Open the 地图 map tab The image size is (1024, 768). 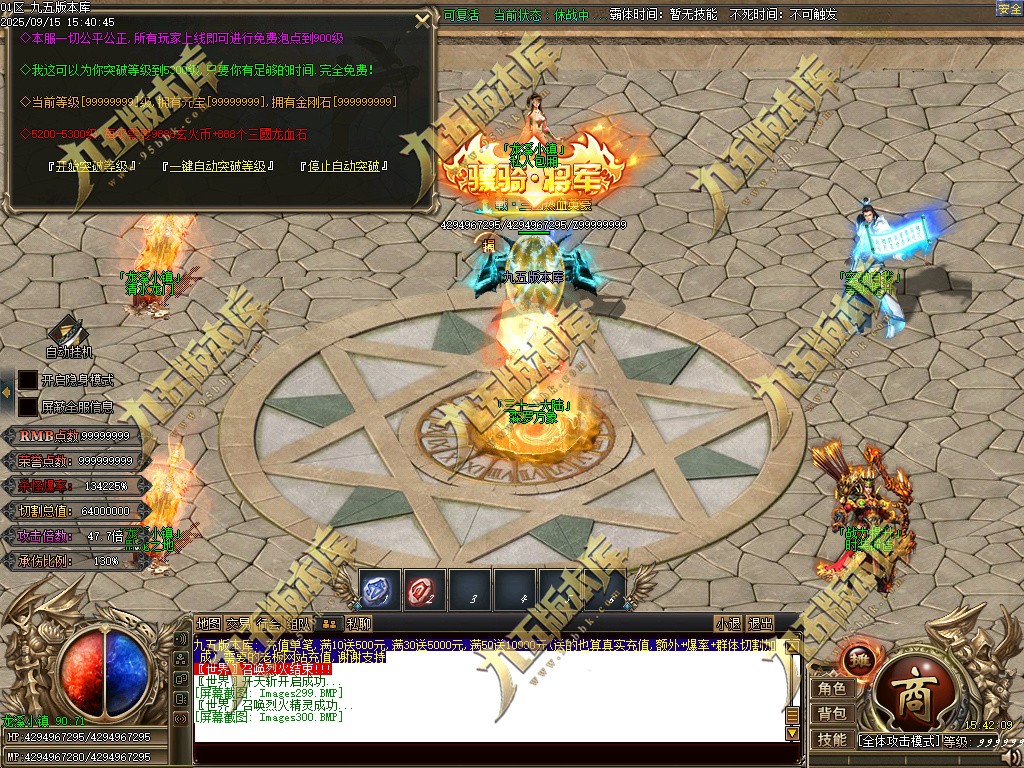coord(208,623)
